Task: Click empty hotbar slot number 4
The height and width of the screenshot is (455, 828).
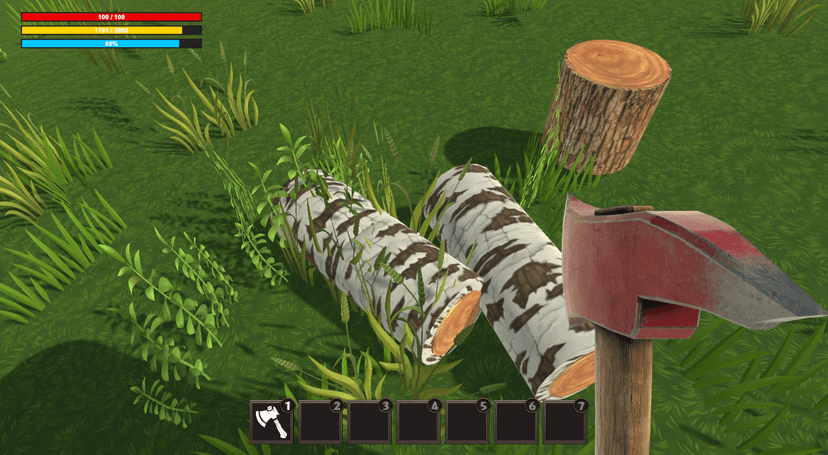Action: [418, 421]
